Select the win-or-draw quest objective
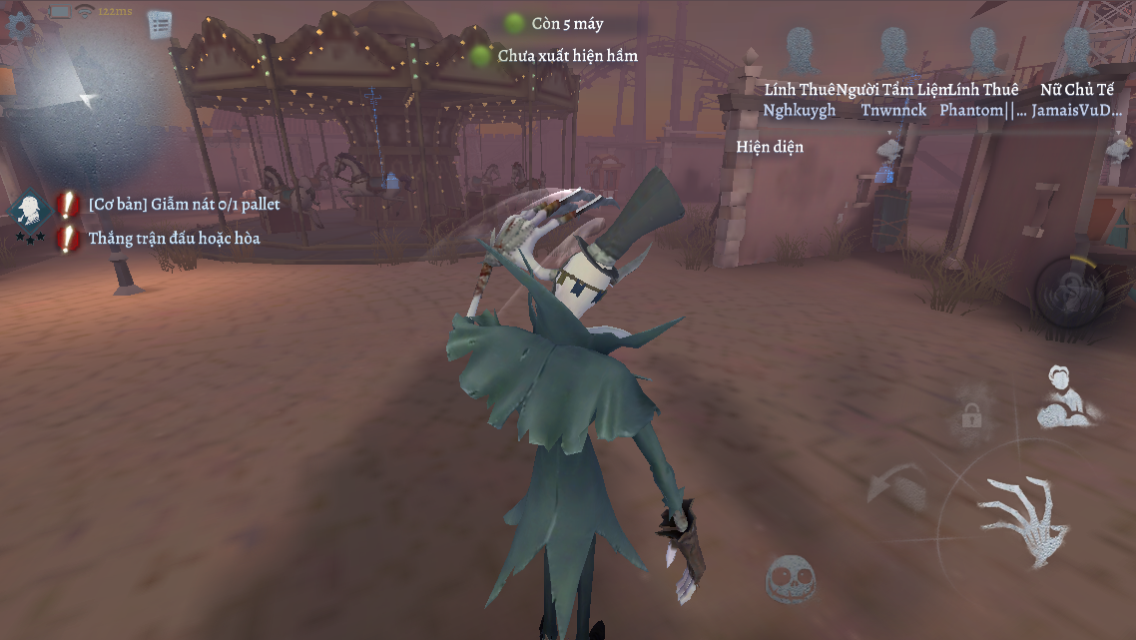Screen dimensions: 1136x640 pyautogui.click(x=173, y=238)
